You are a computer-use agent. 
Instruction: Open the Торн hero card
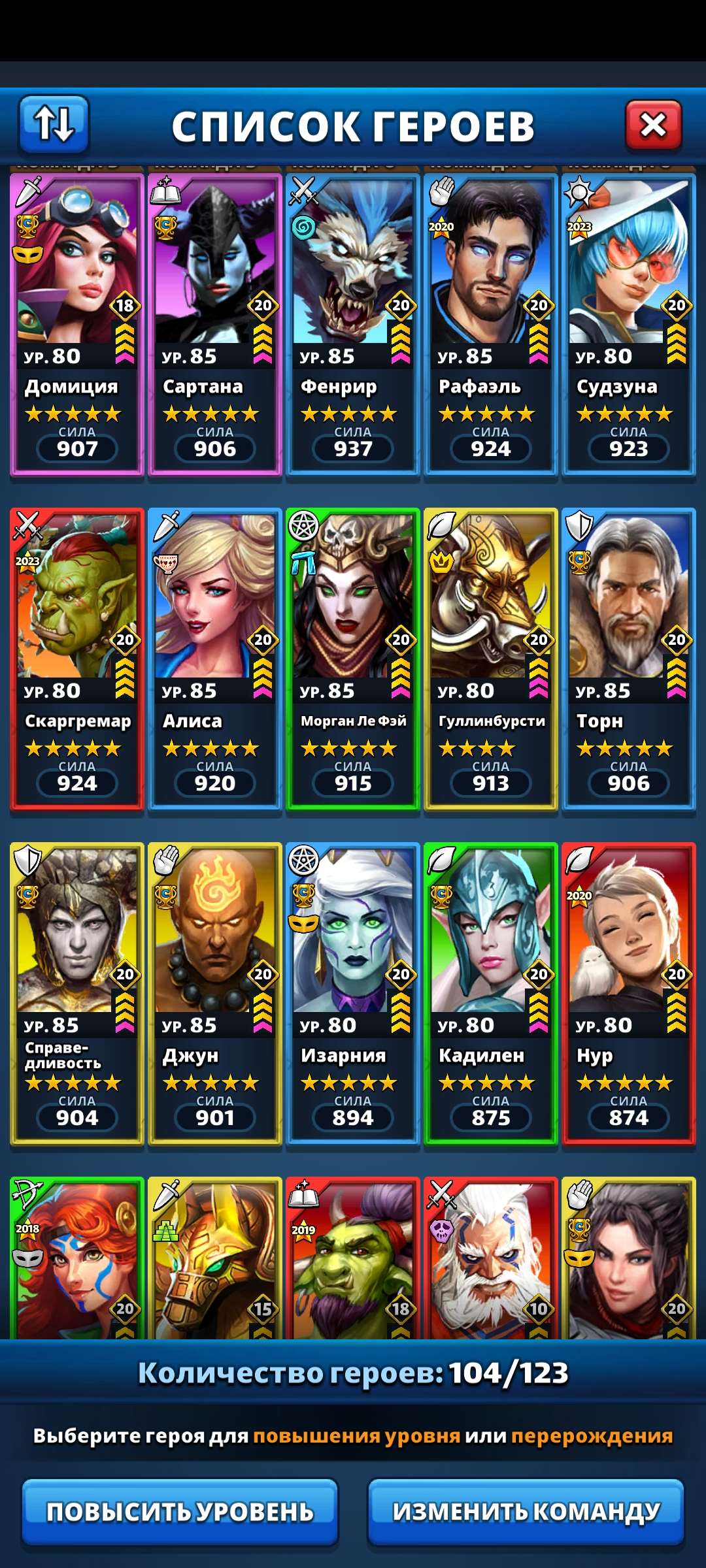point(629,659)
